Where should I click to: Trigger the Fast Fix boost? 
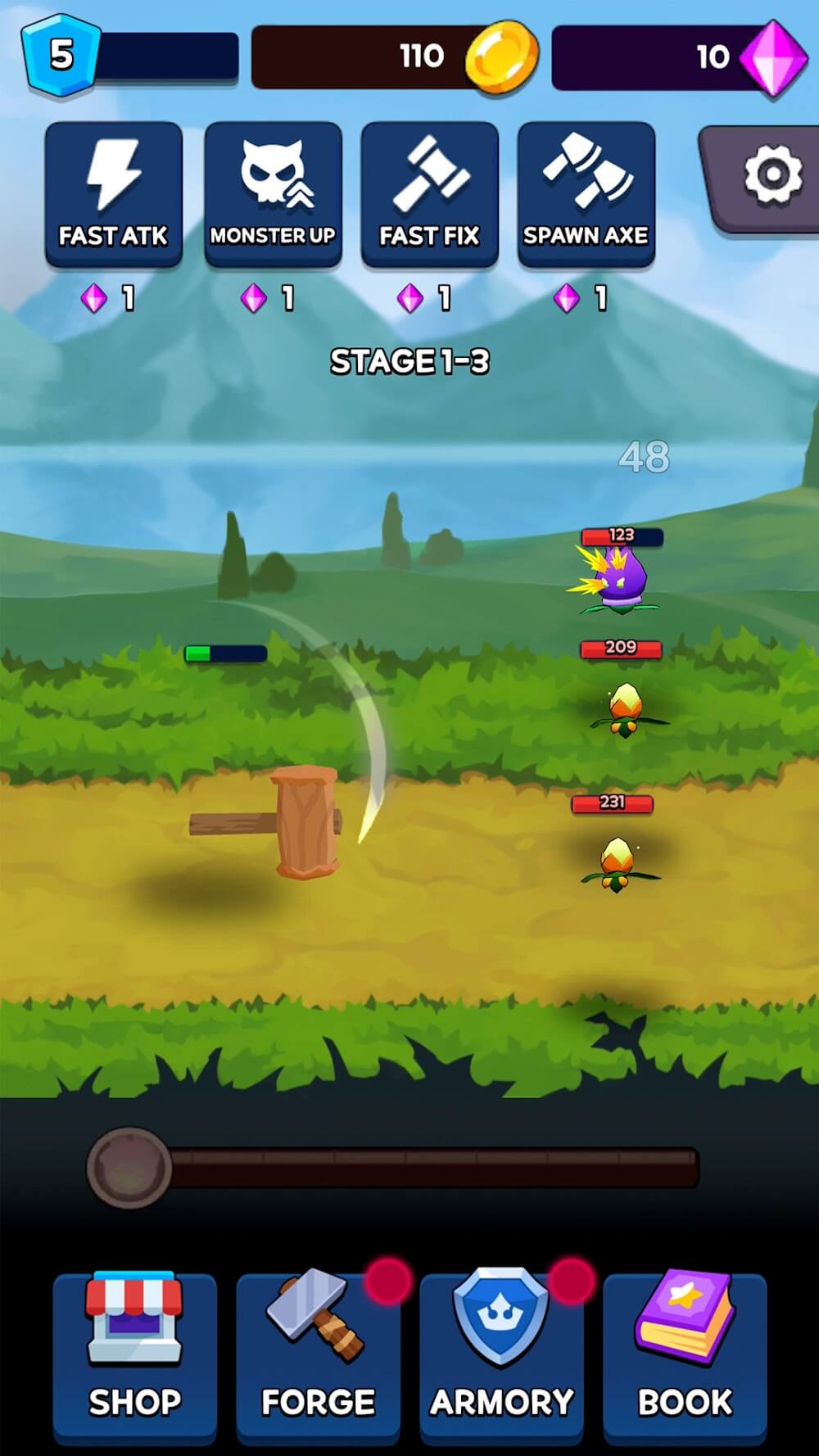(429, 194)
